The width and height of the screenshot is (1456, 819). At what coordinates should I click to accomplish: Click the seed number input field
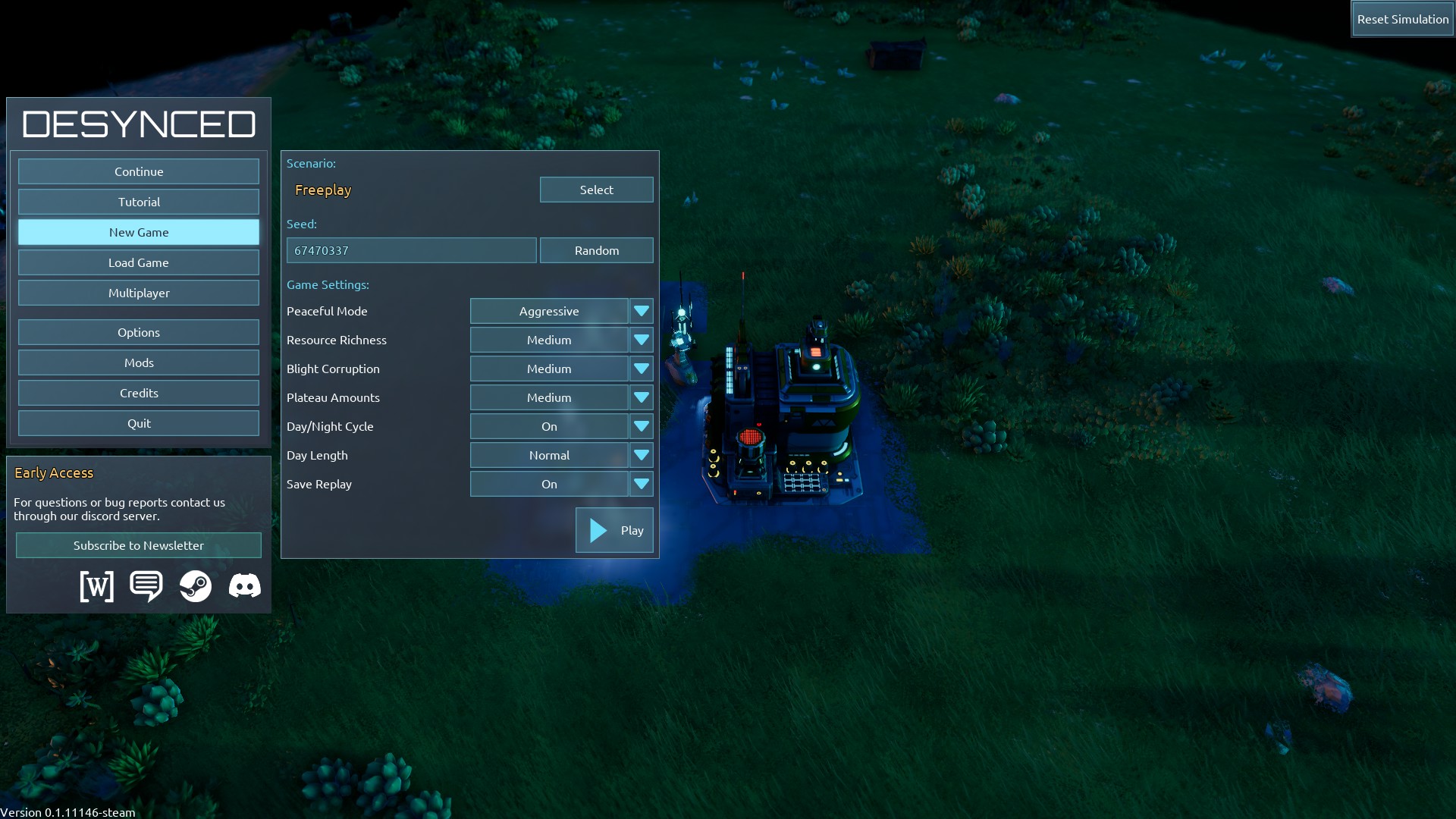pos(411,250)
